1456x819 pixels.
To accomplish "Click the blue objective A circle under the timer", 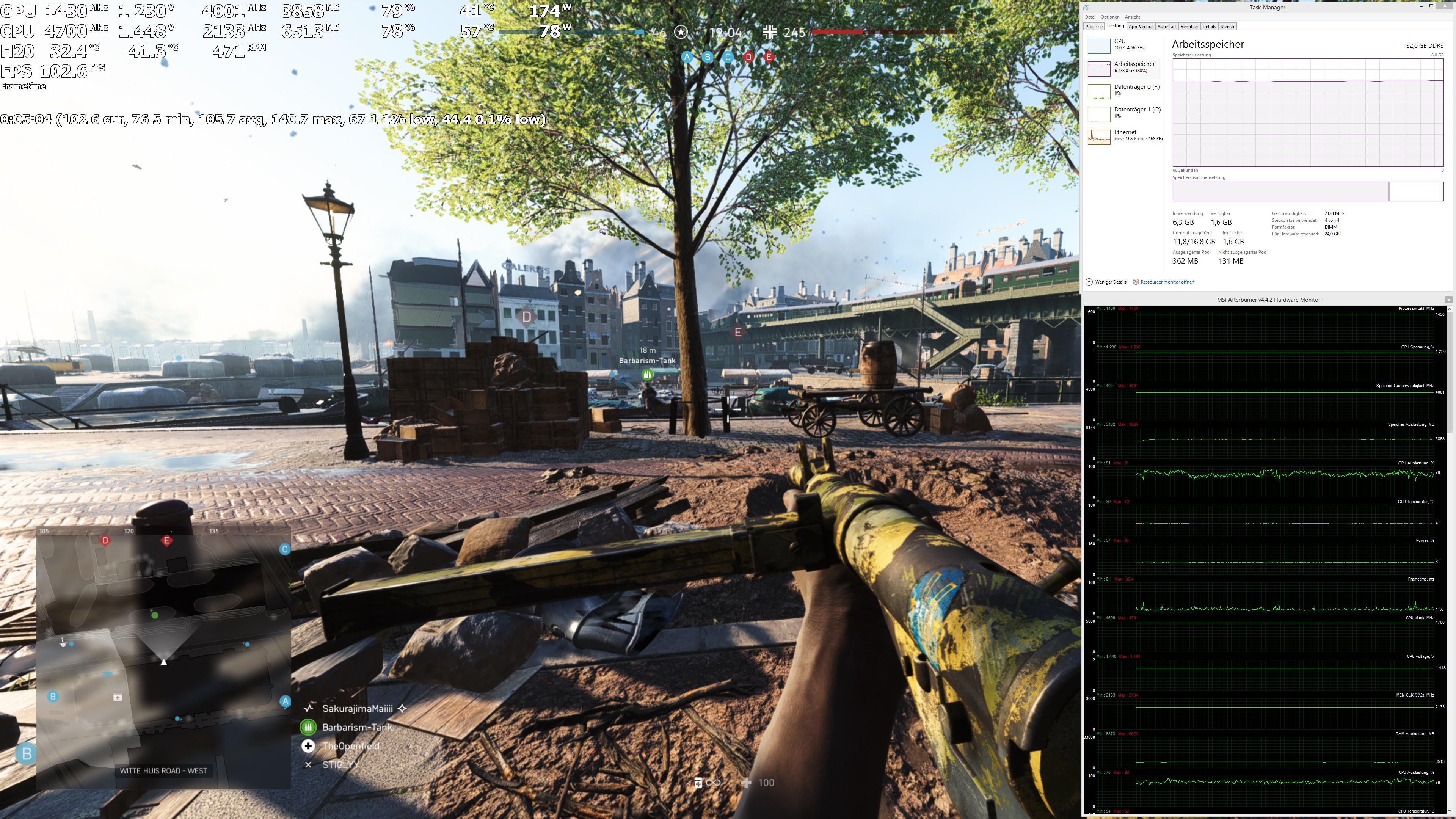I will point(686,57).
